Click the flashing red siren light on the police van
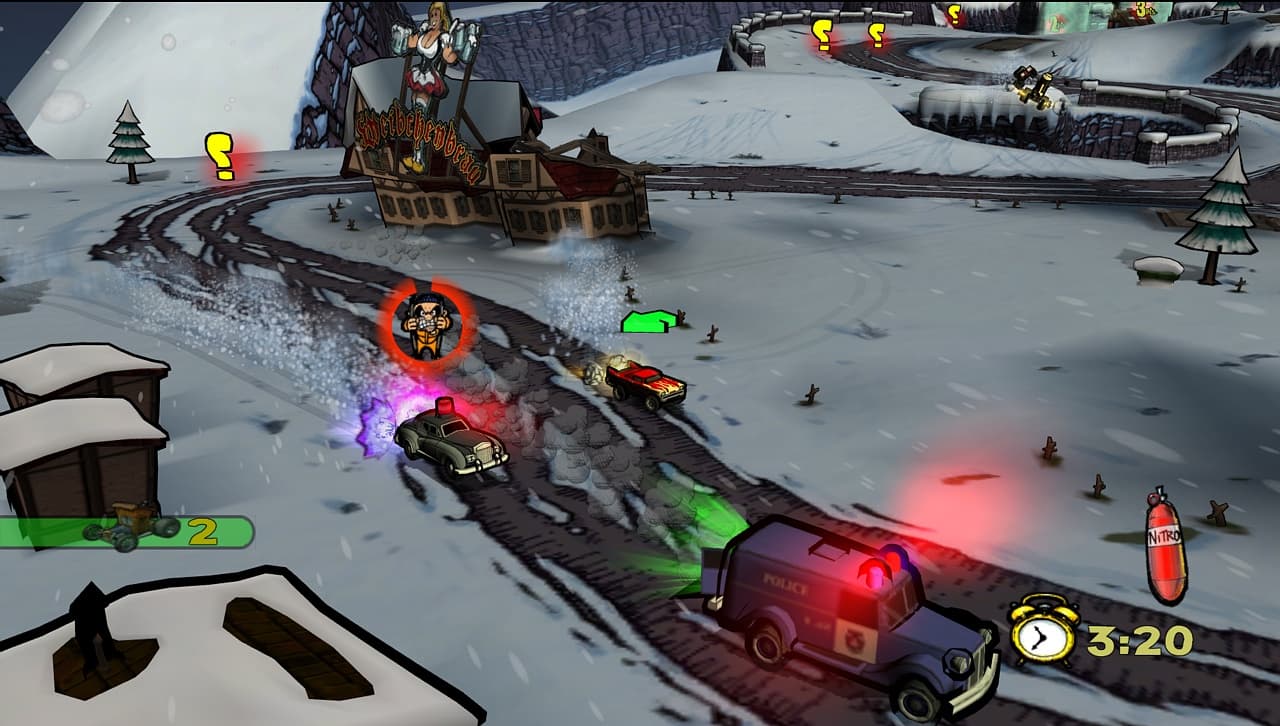The height and width of the screenshot is (726, 1280). pyautogui.click(x=878, y=577)
